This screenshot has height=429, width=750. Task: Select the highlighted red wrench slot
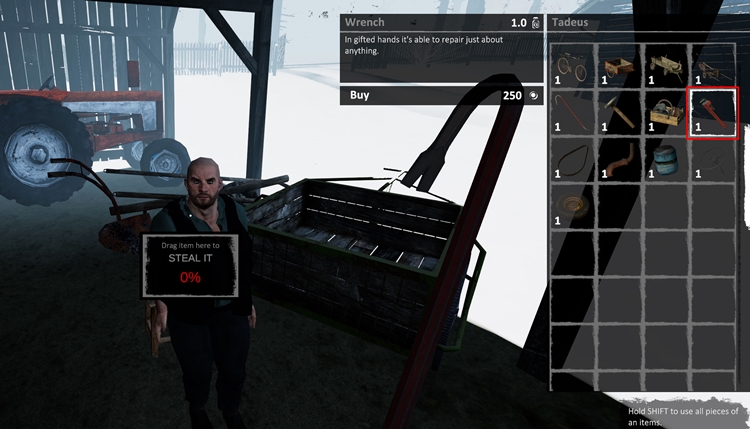[x=714, y=112]
